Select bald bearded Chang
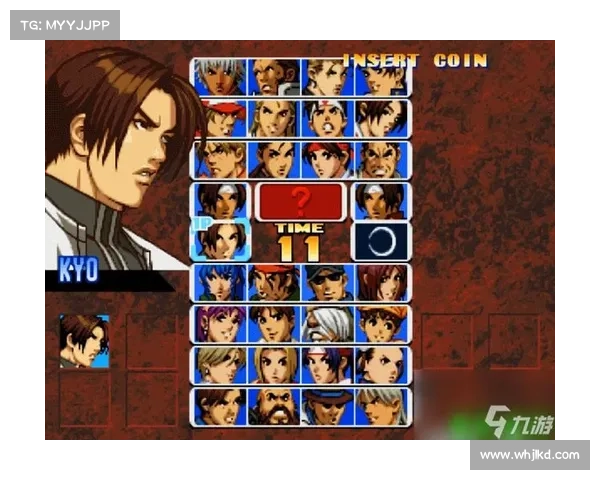Image resolution: width=600 pixels, height=480 pixels. (x=273, y=405)
